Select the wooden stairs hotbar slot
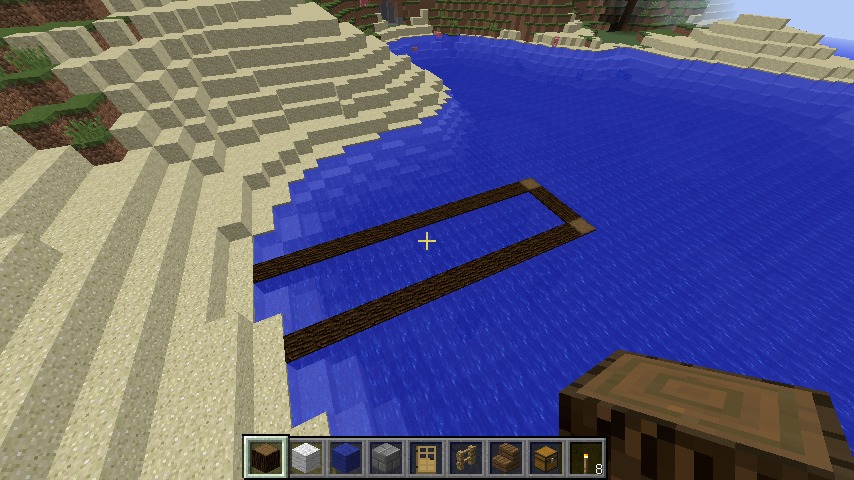This screenshot has width=854, height=480. 507,458
